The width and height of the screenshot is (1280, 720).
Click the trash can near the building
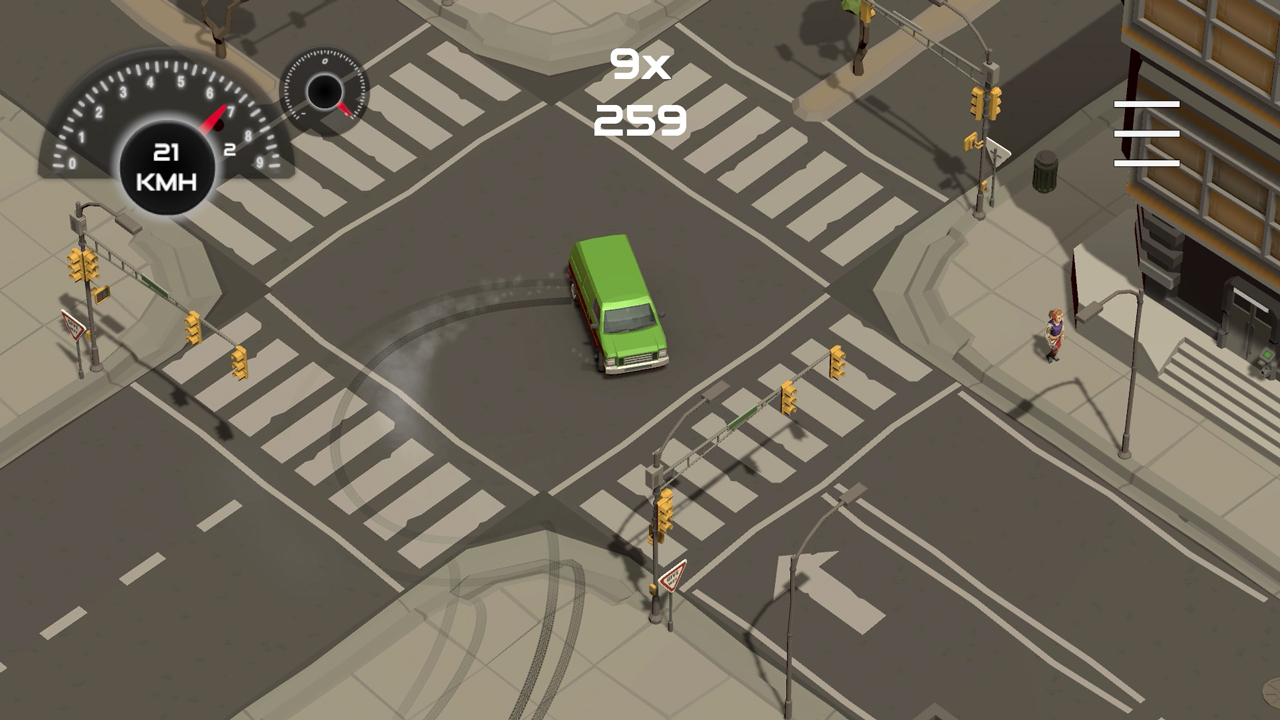click(1046, 170)
